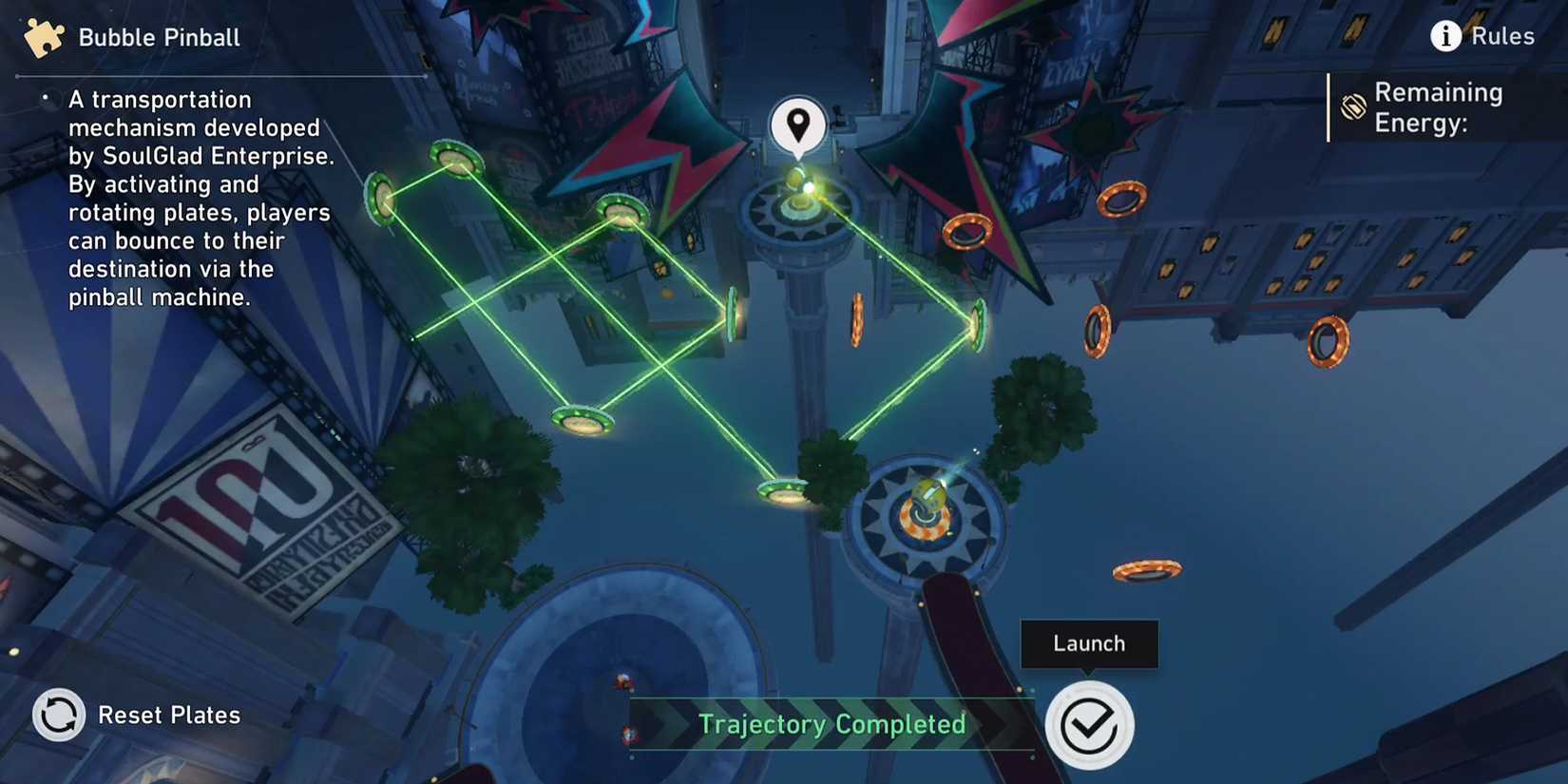1568x784 pixels.
Task: Click the destination pin marker
Action: [796, 124]
